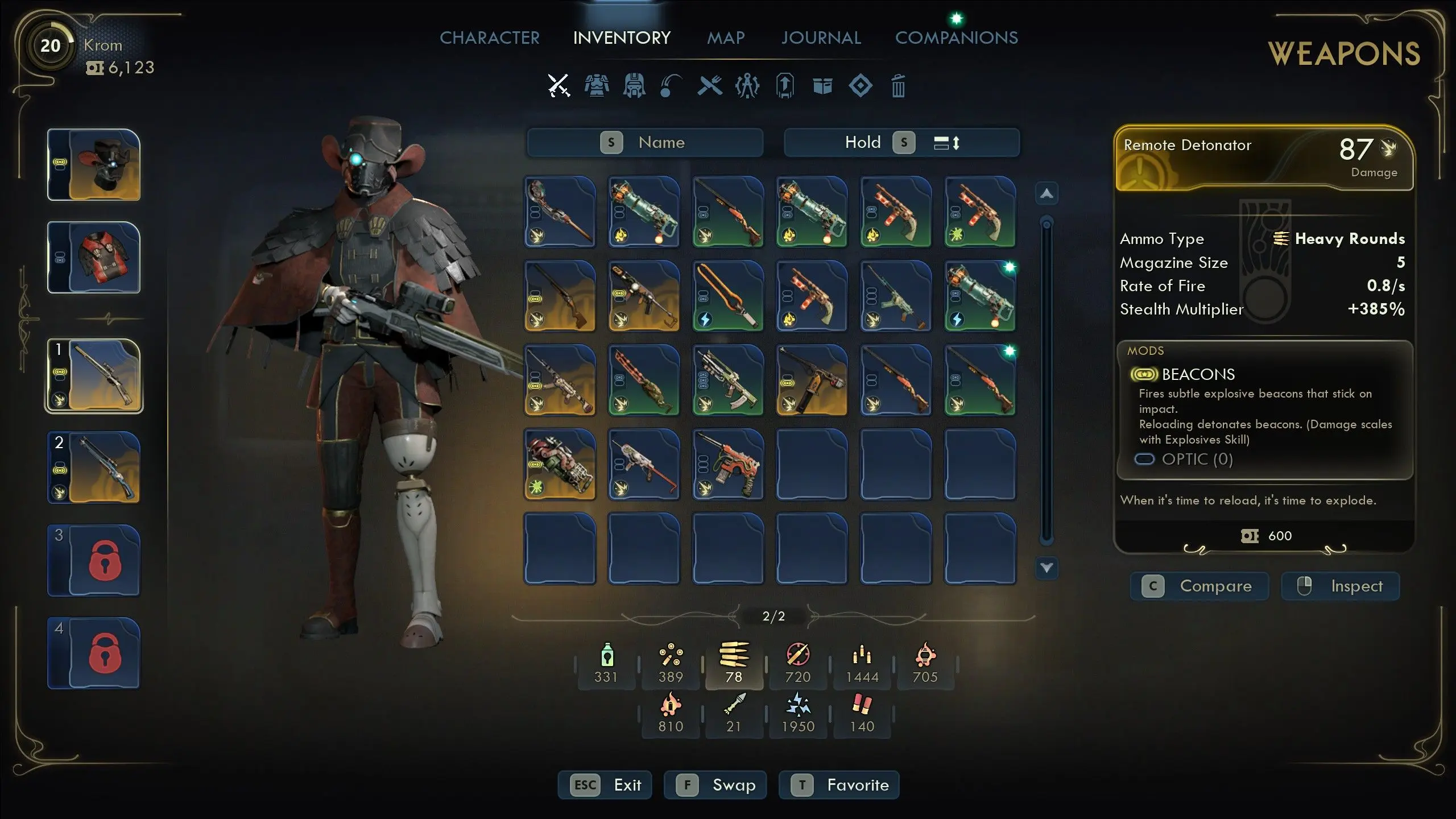The width and height of the screenshot is (1456, 819).
Task: Open the consumables filter with fork and knife
Action: coord(711,85)
